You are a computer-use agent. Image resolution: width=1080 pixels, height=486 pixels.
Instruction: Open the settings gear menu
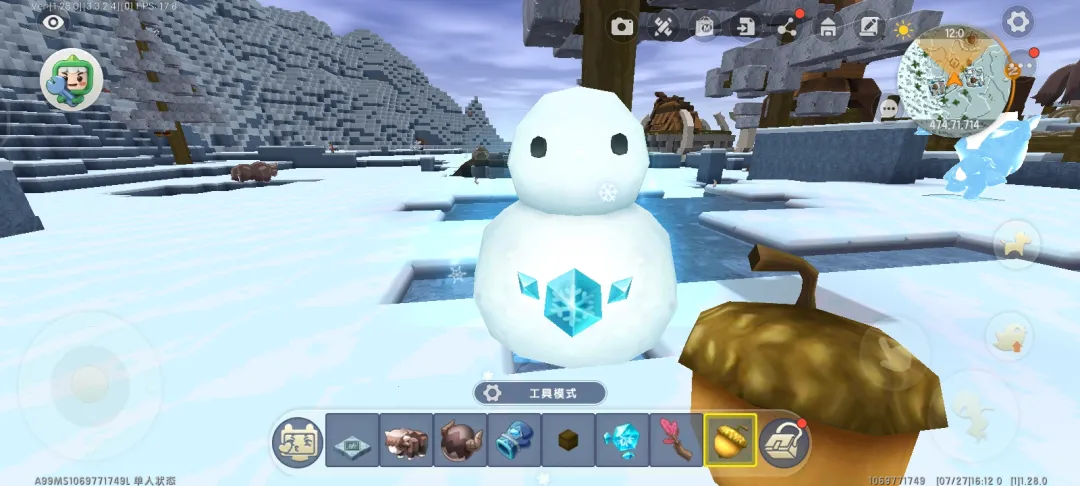tap(1018, 21)
